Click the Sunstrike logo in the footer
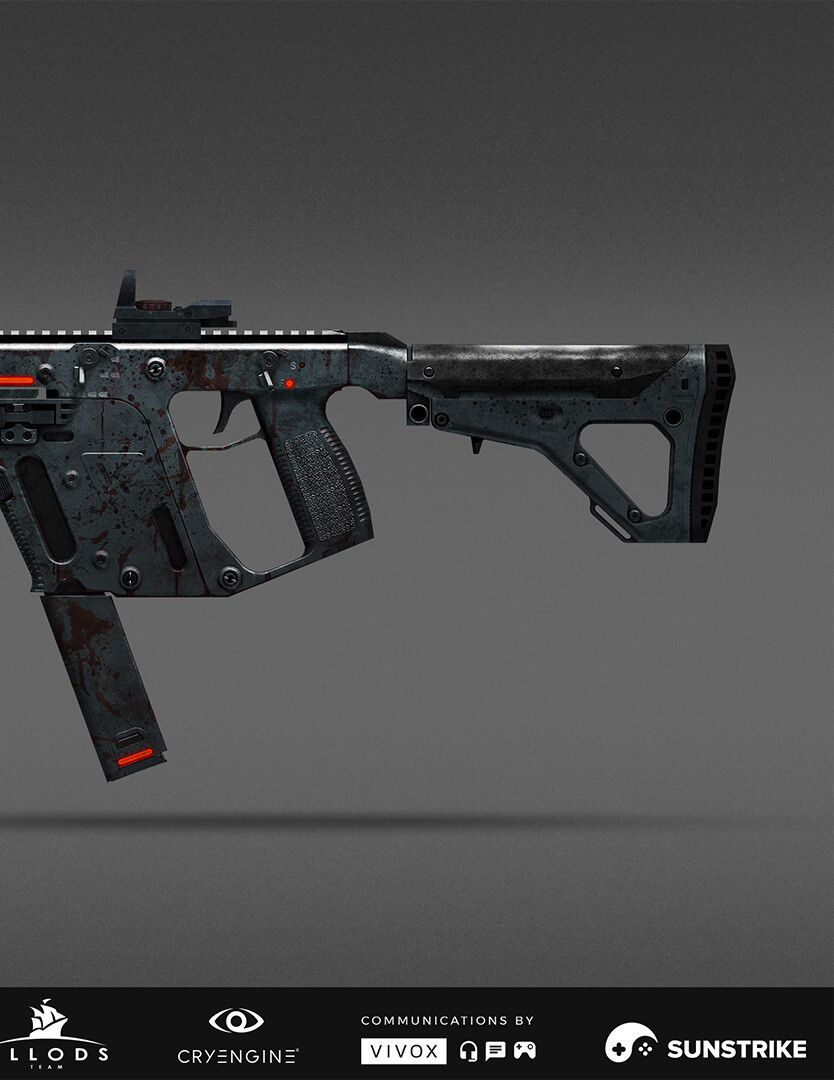Viewport: 834px width, 1080px height. click(705, 1045)
